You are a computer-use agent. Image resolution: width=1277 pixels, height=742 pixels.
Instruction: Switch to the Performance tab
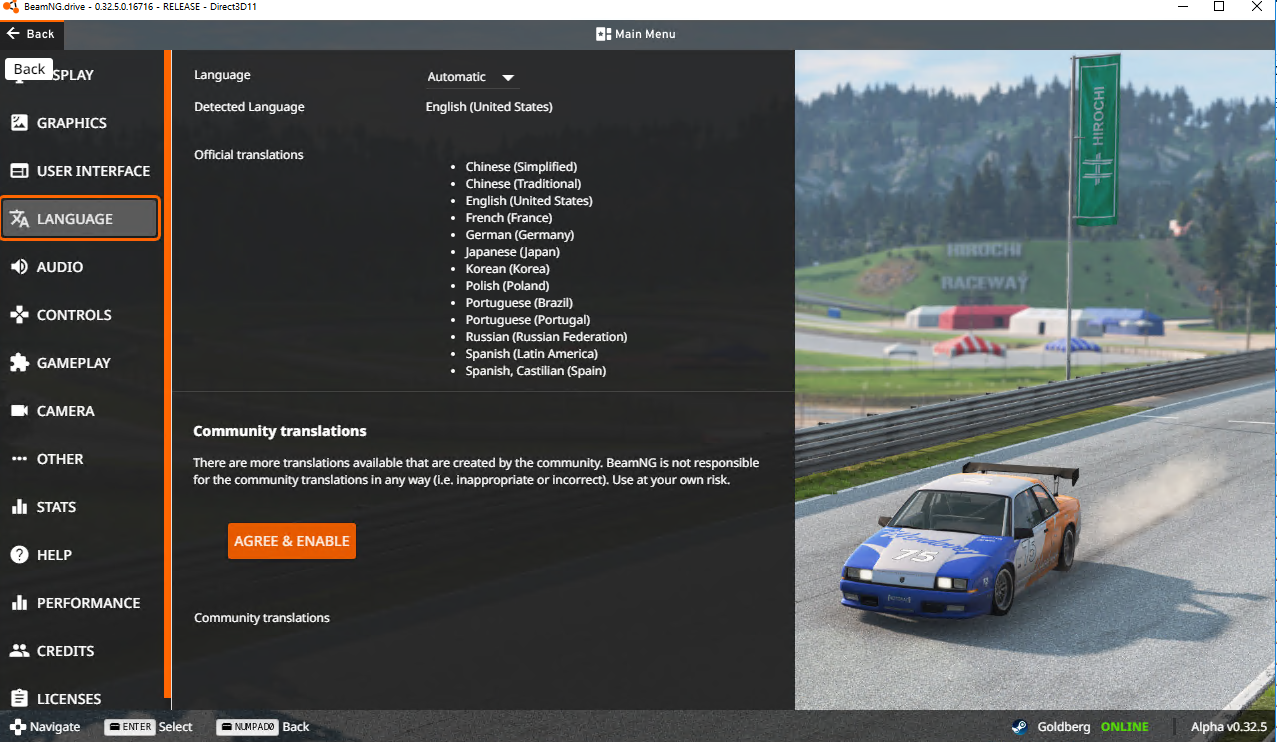click(88, 603)
